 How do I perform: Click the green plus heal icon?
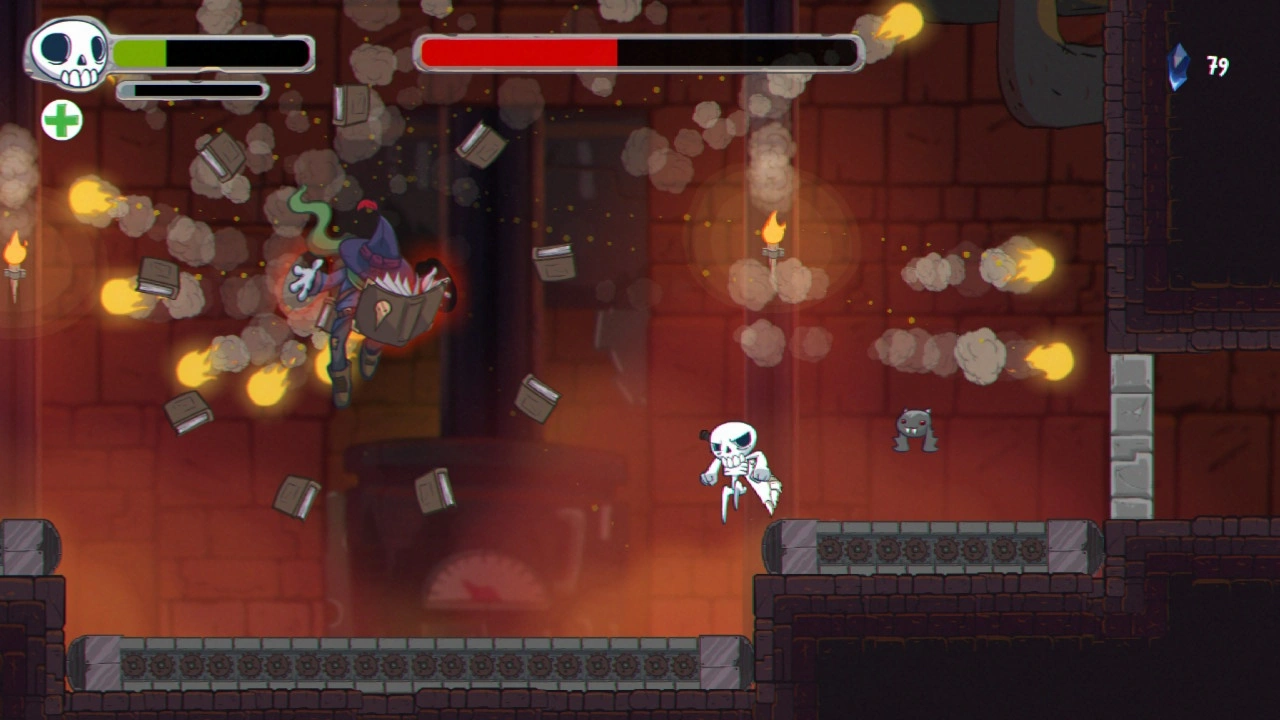click(62, 120)
